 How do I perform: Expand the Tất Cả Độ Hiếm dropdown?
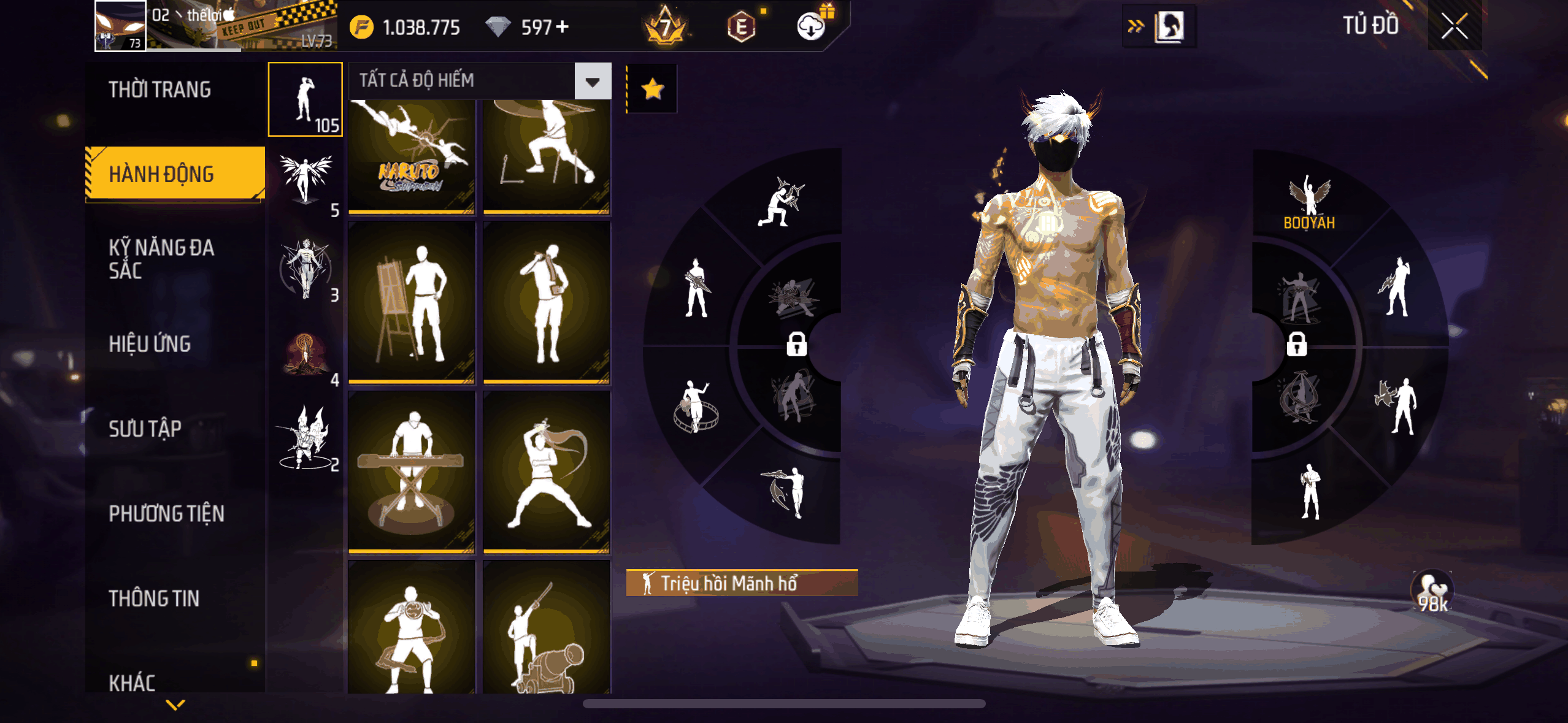pos(592,81)
